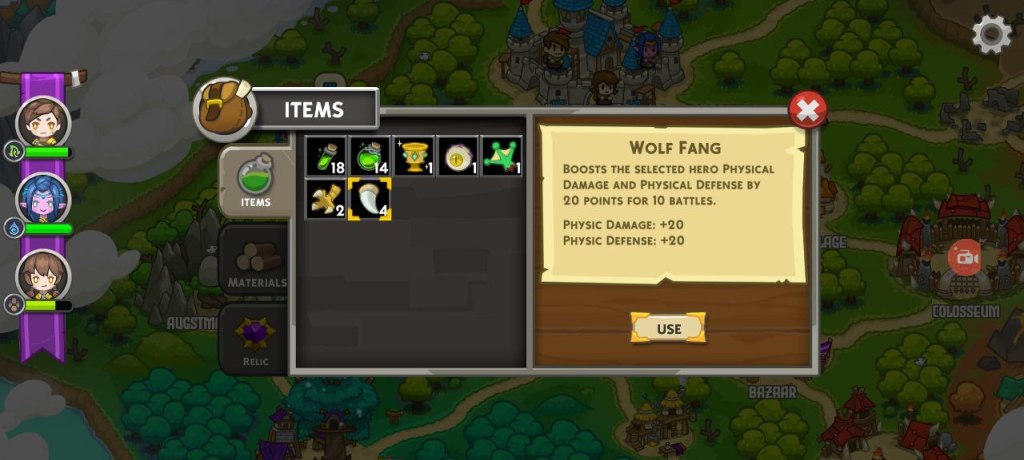Select the green vial potion with 18
This screenshot has height=460, width=1024.
(325, 156)
